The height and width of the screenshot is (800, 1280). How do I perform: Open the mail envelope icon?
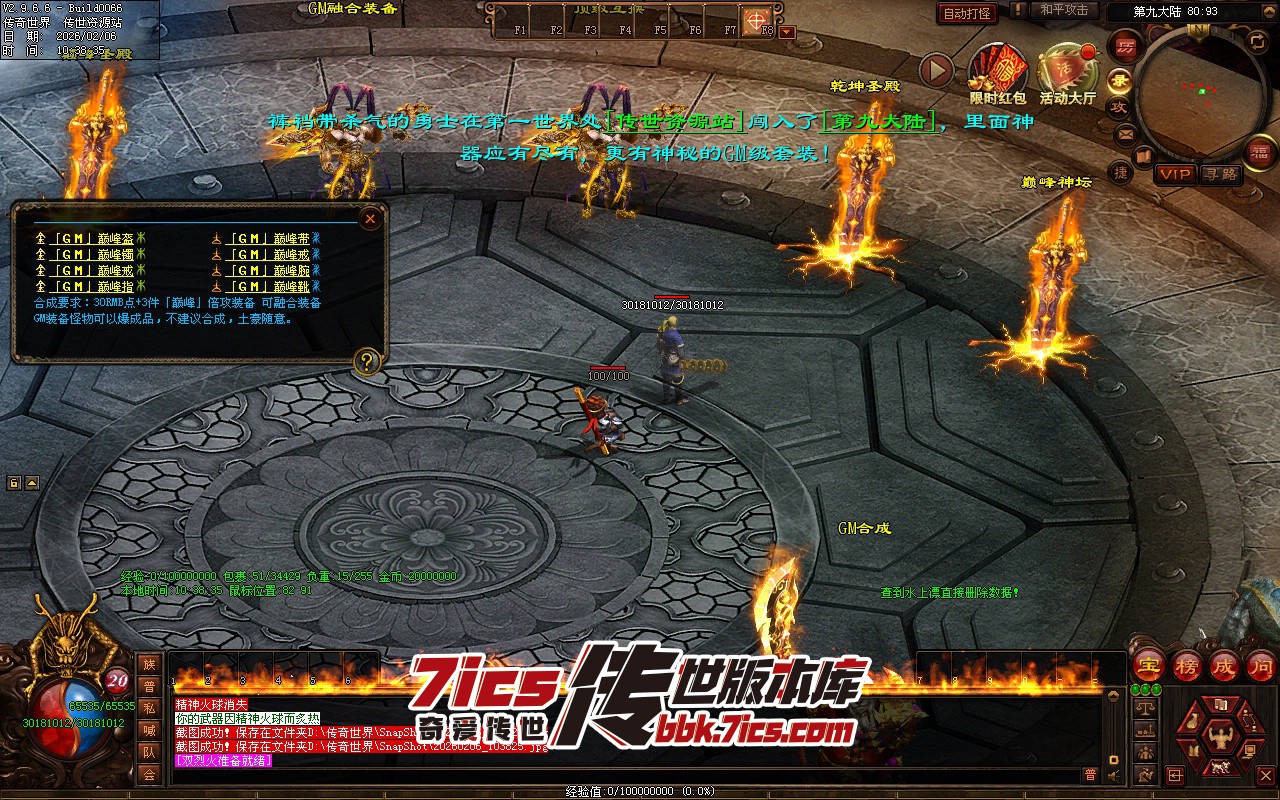coord(1125,133)
